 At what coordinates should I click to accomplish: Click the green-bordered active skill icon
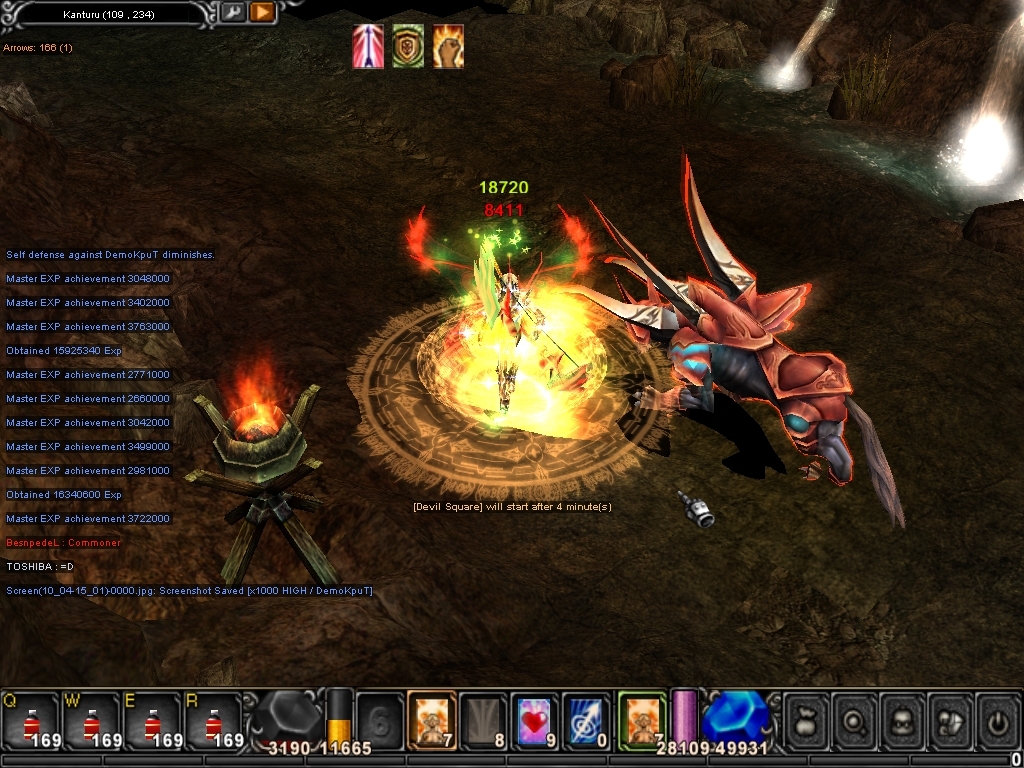(x=641, y=720)
